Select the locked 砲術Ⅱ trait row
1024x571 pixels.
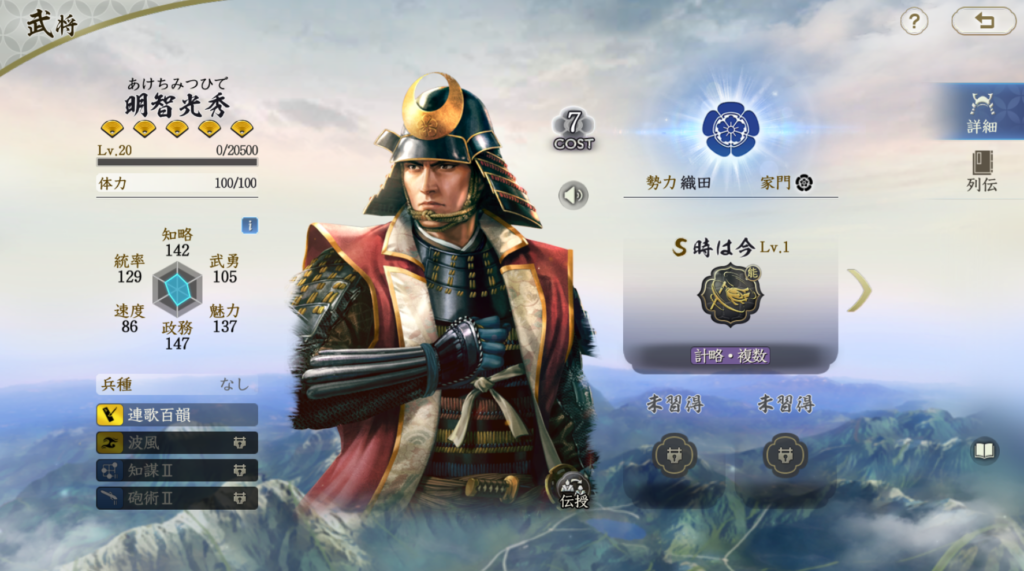(x=177, y=497)
